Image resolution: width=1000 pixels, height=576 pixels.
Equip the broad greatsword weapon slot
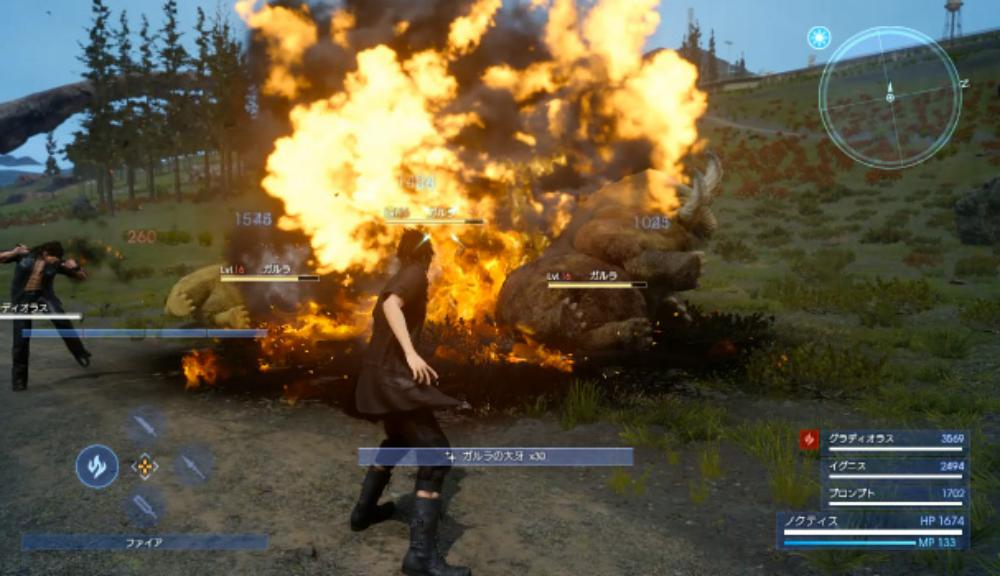[145, 507]
